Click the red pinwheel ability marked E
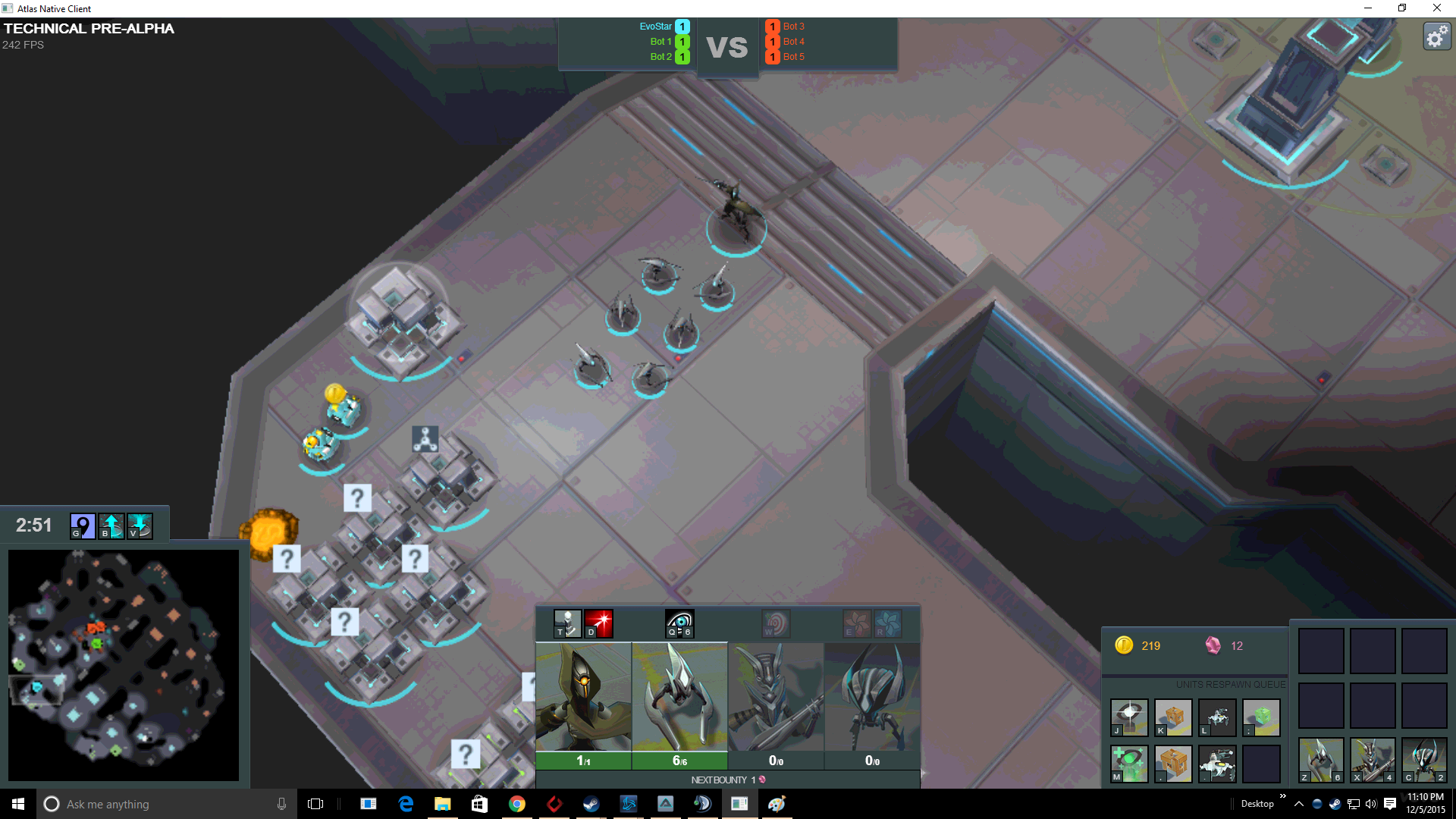Viewport: 1456px width, 819px height. click(857, 623)
